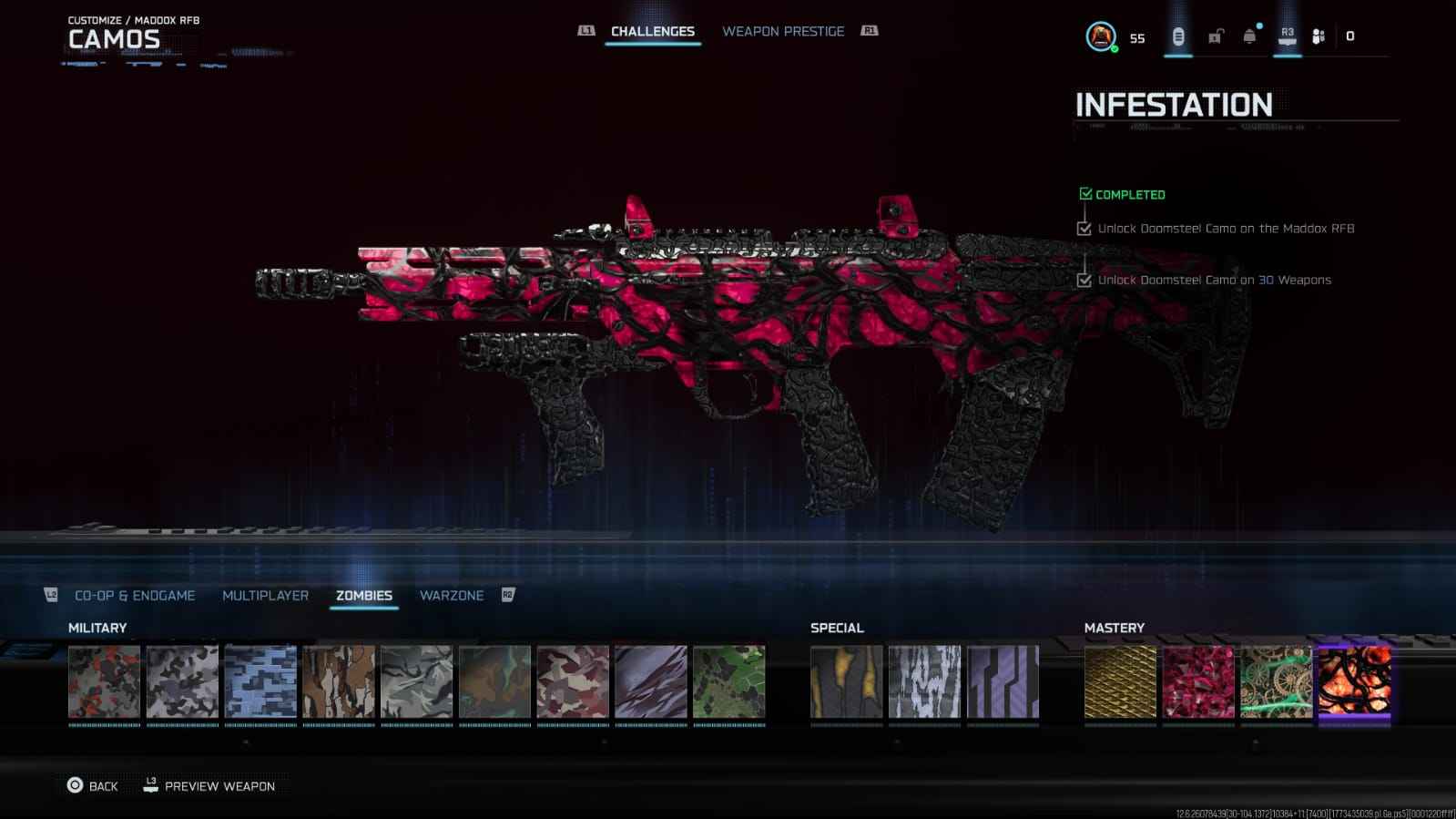Viewport: 1456px width, 819px height.
Task: Open the social friends list icon
Action: (x=1319, y=36)
